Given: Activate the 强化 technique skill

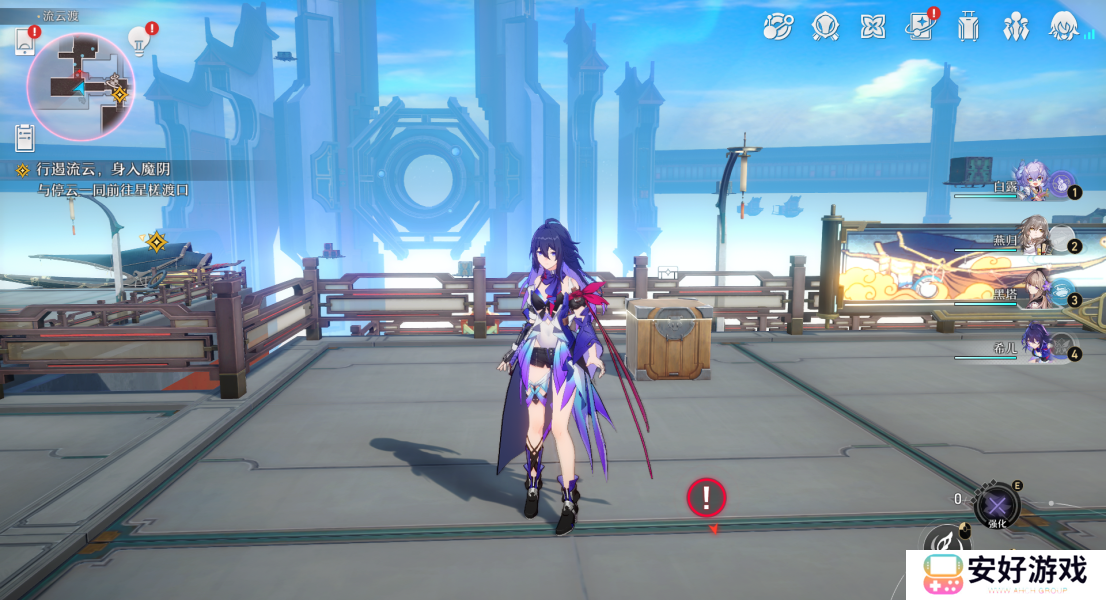Looking at the screenshot, I should [996, 504].
